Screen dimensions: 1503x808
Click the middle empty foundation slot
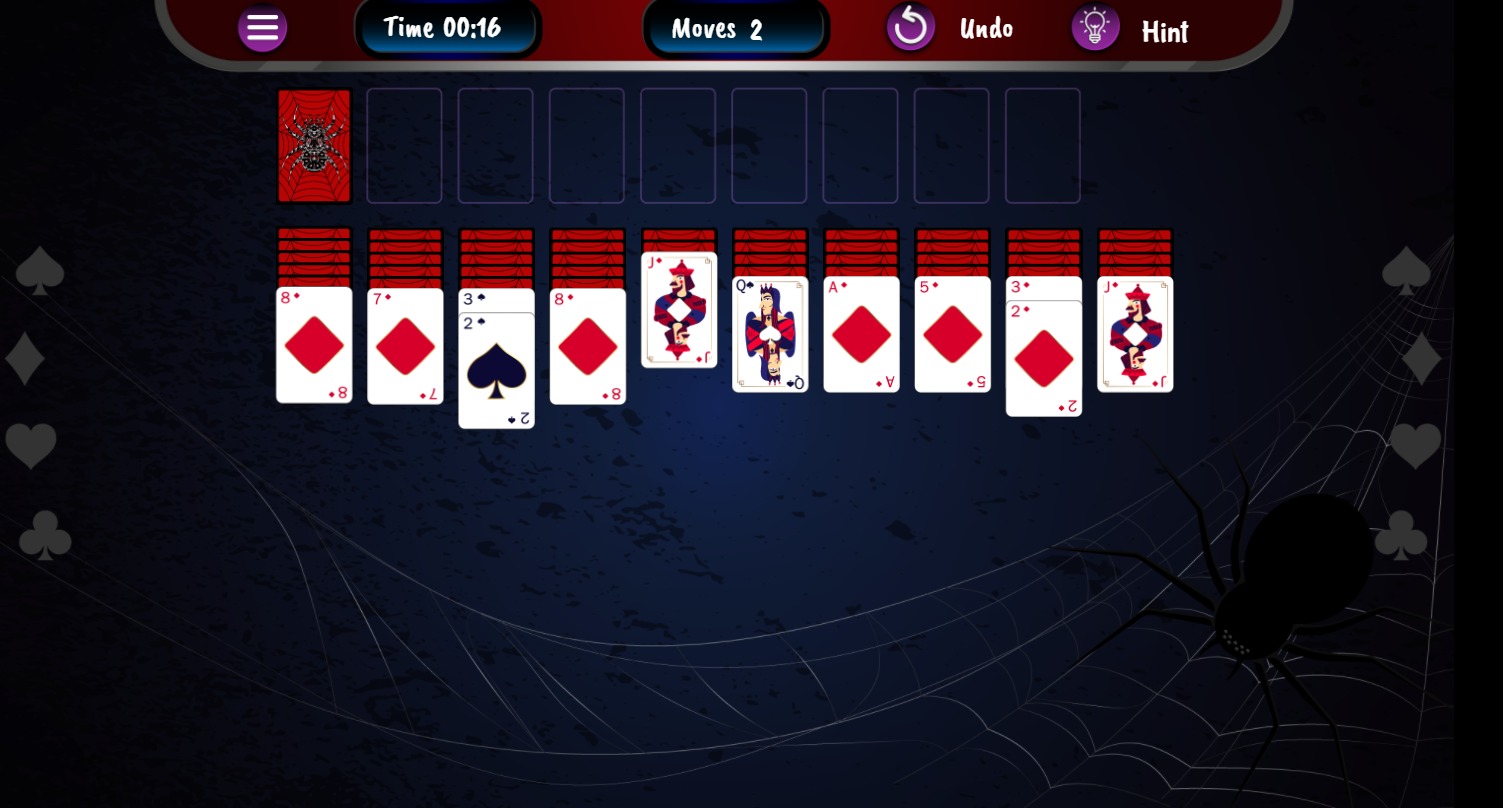678,145
